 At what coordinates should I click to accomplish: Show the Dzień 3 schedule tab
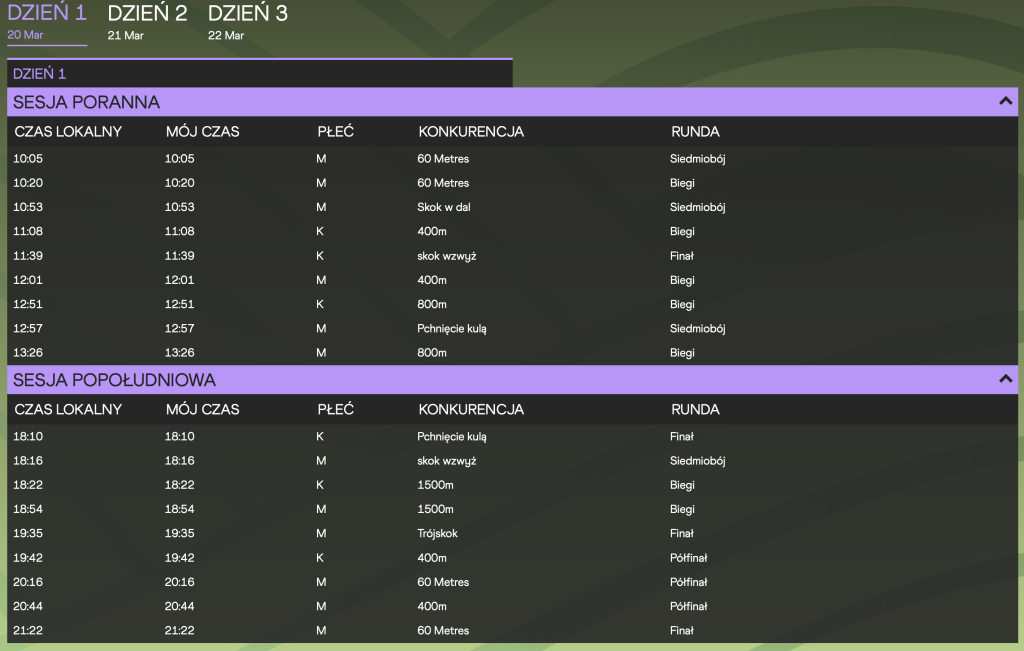tap(248, 22)
